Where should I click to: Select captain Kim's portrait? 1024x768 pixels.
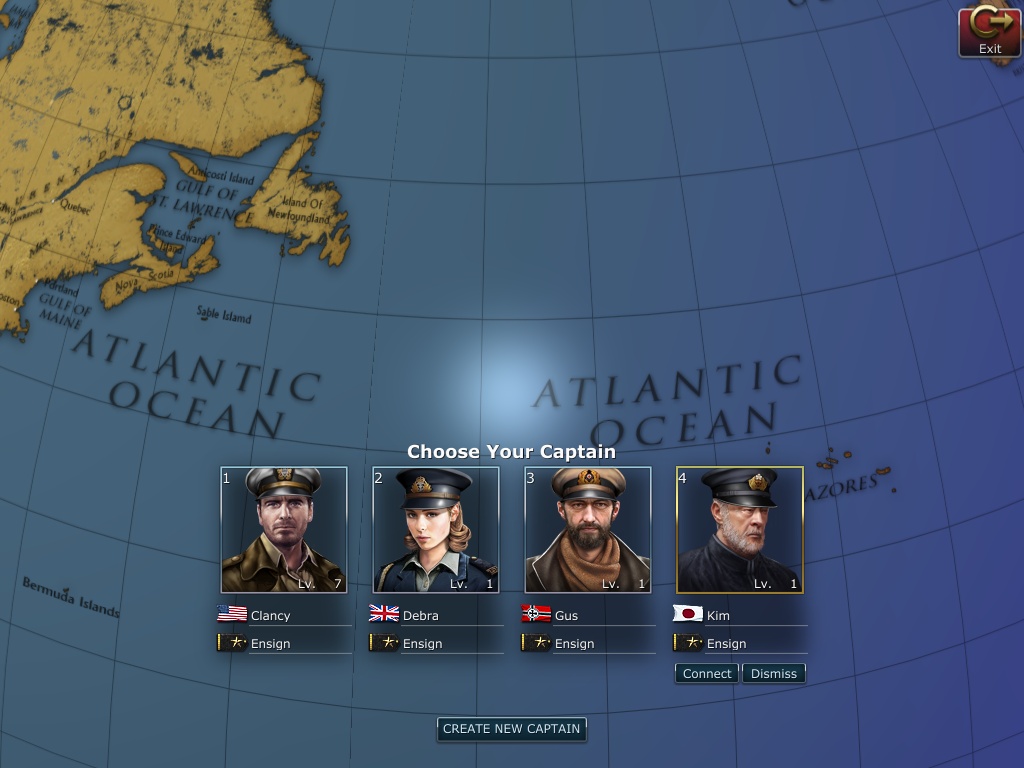740,530
